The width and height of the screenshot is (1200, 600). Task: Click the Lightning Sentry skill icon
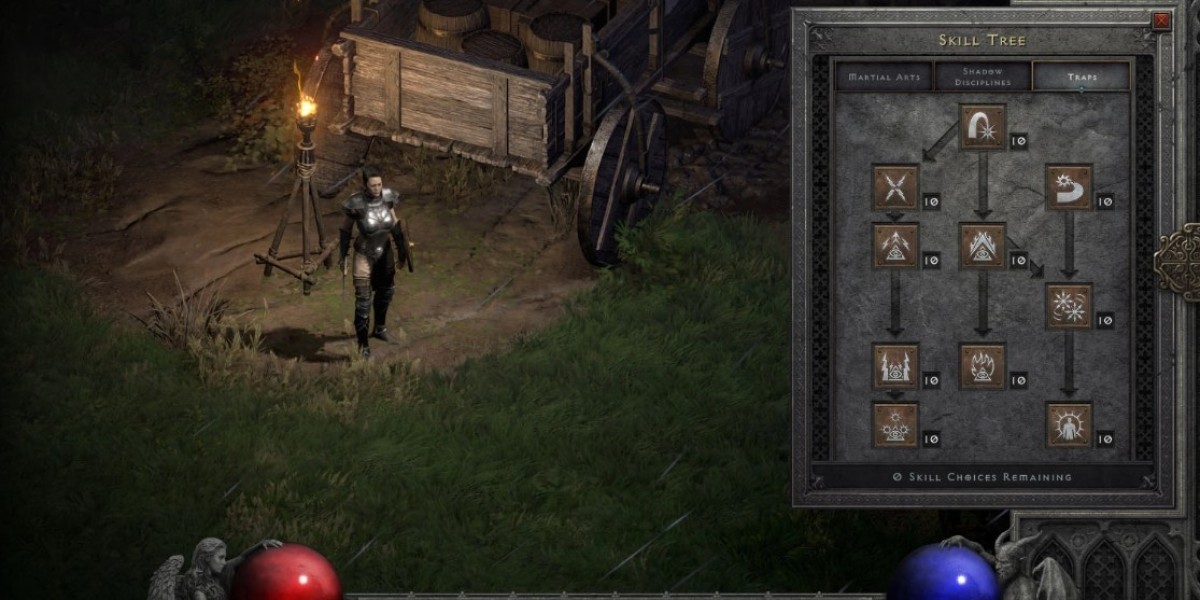[895, 366]
